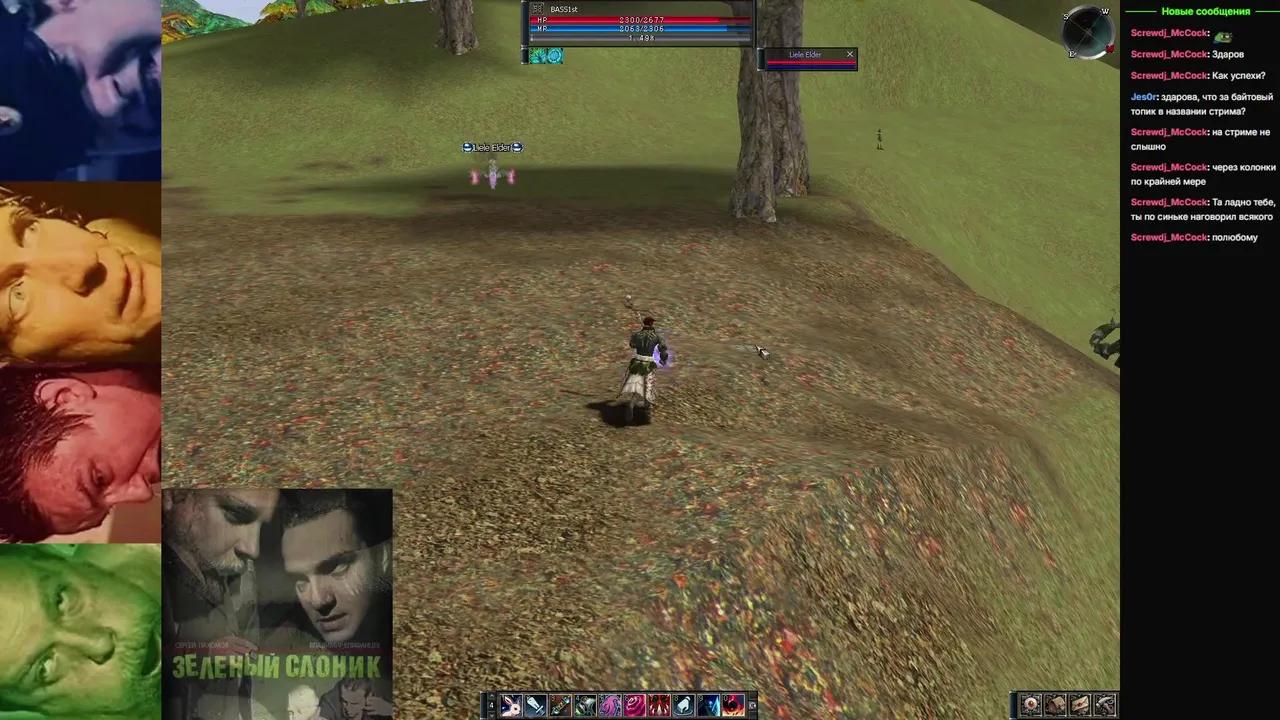Open character status via the eye icon
This screenshot has height=720, width=1280.
pos(1031,705)
